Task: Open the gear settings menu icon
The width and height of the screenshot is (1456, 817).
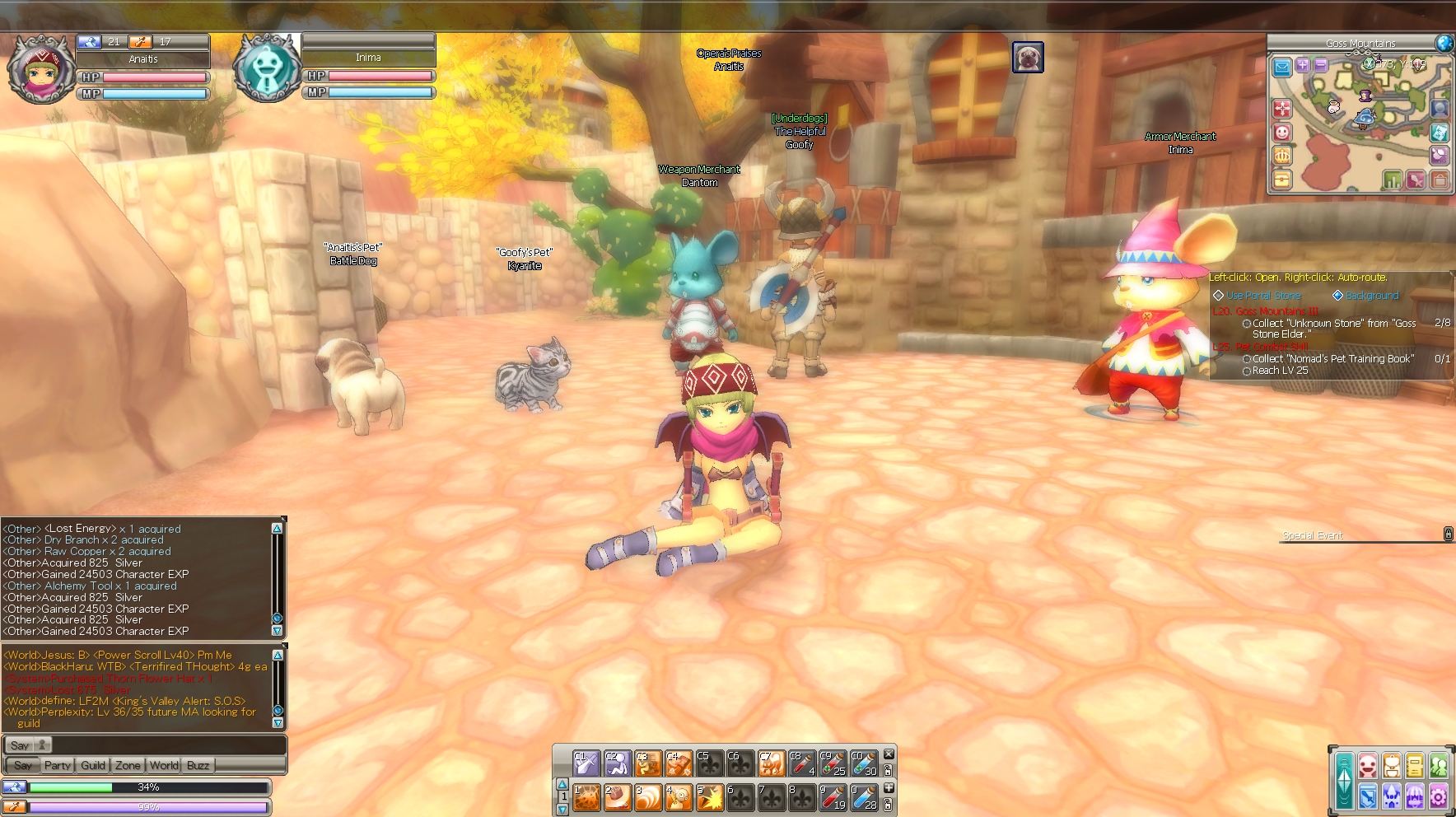Action: [x=1438, y=796]
